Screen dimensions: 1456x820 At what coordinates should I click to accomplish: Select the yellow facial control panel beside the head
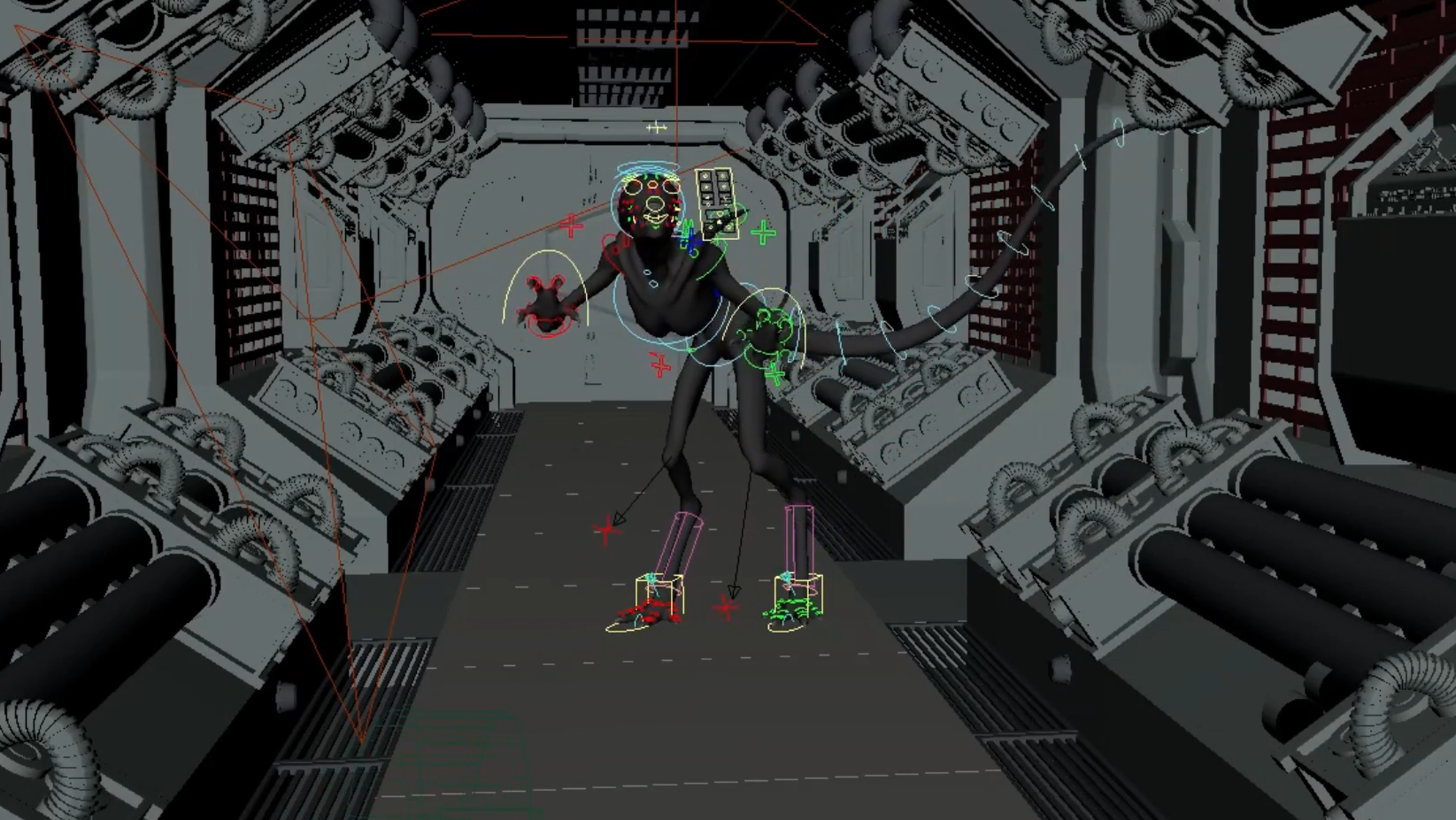coord(716,202)
